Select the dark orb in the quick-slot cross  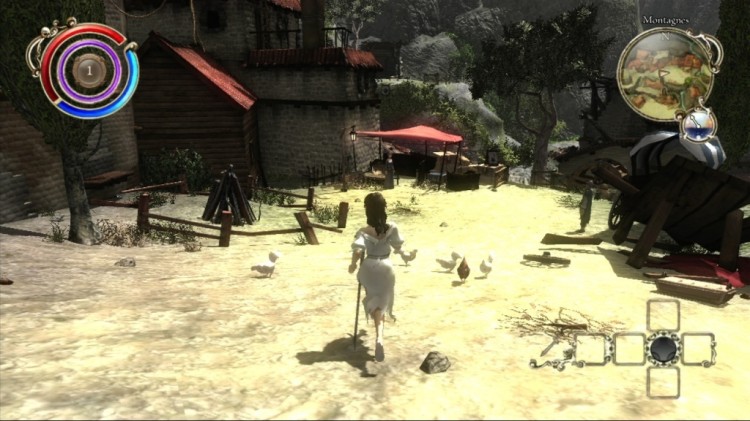pyautogui.click(x=663, y=349)
